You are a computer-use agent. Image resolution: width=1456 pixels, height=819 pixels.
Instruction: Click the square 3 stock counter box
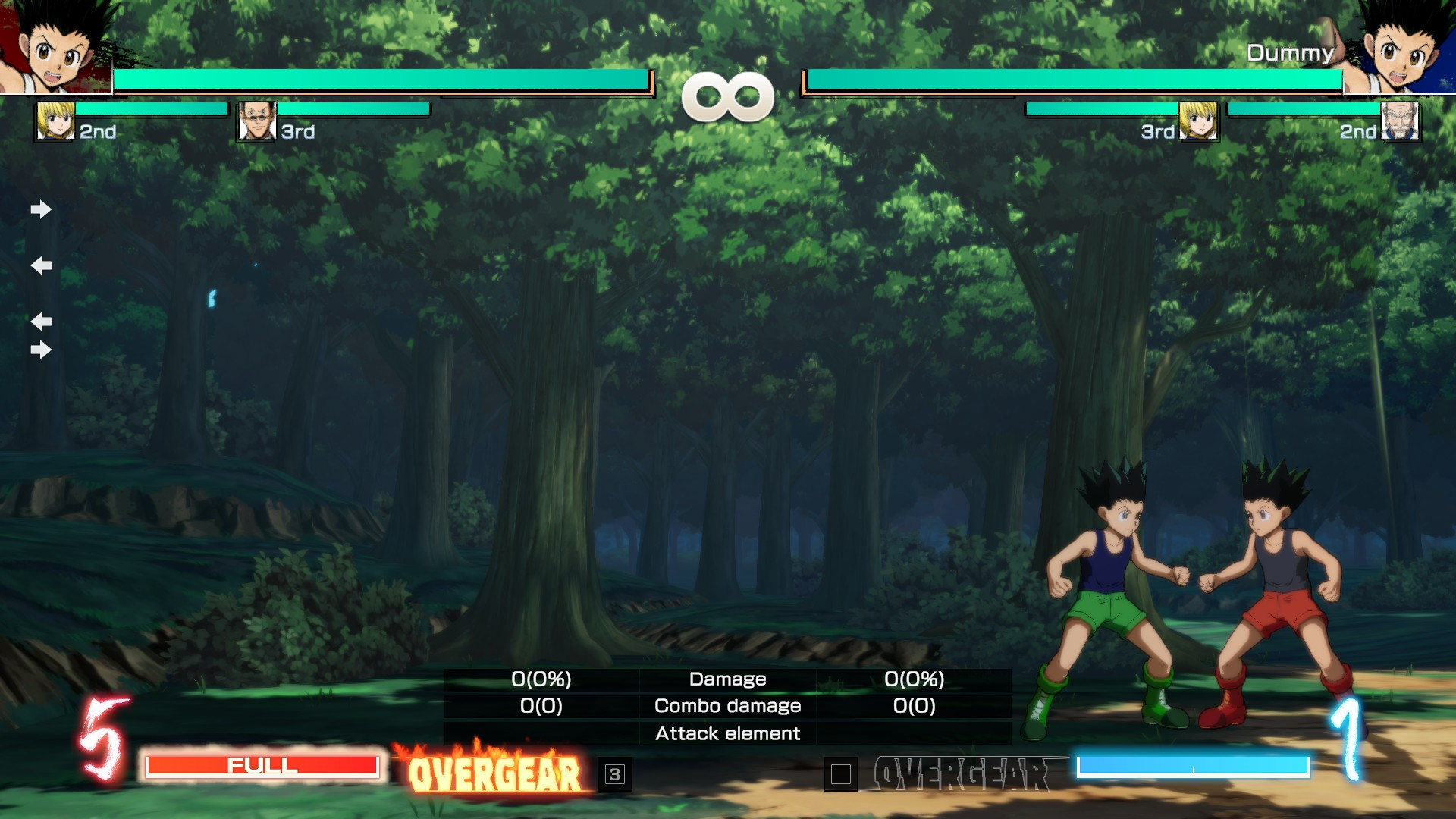point(614,774)
